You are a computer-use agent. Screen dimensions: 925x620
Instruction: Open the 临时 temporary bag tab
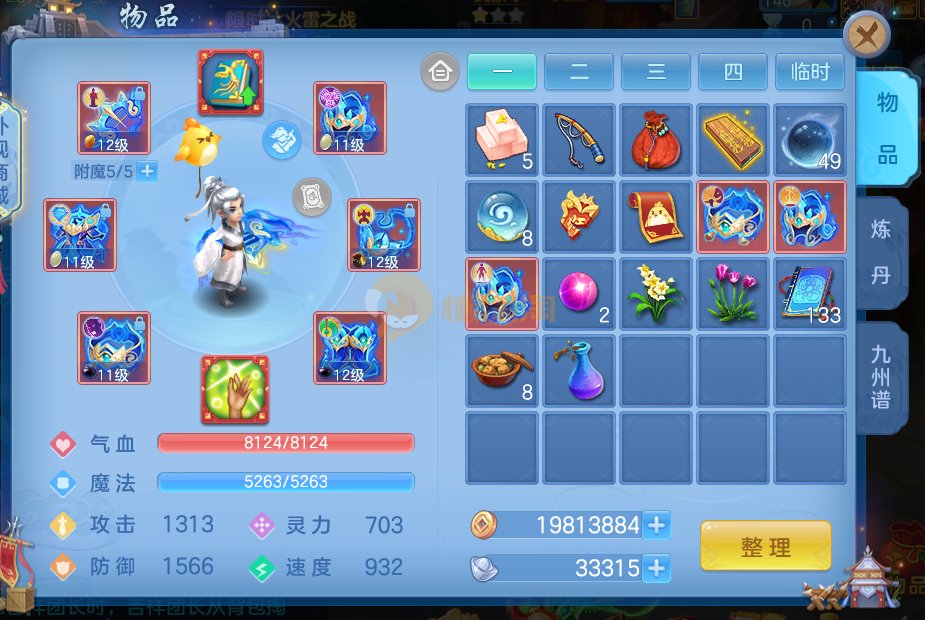tap(809, 72)
